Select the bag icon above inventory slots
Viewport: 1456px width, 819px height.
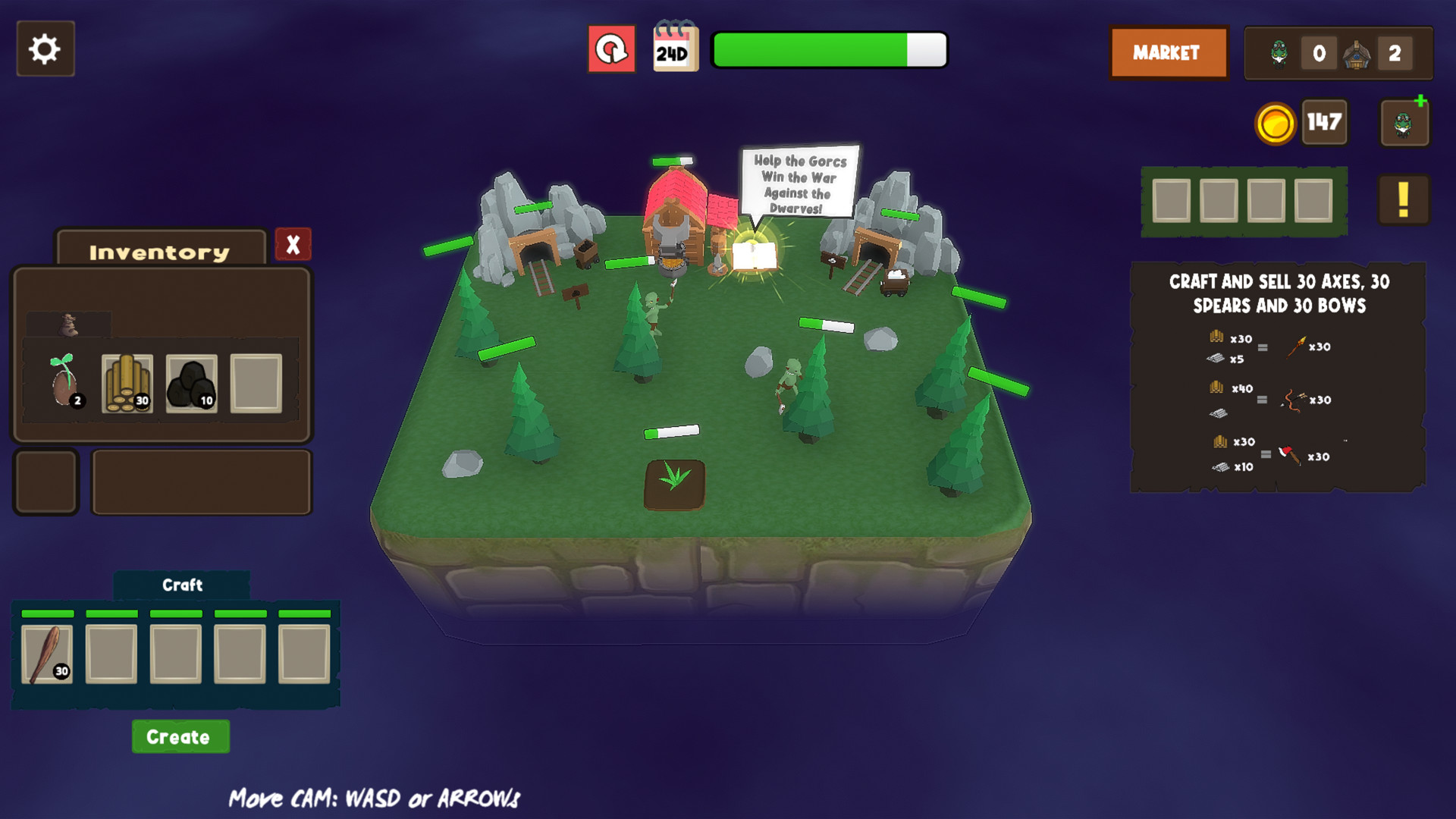coord(71,323)
